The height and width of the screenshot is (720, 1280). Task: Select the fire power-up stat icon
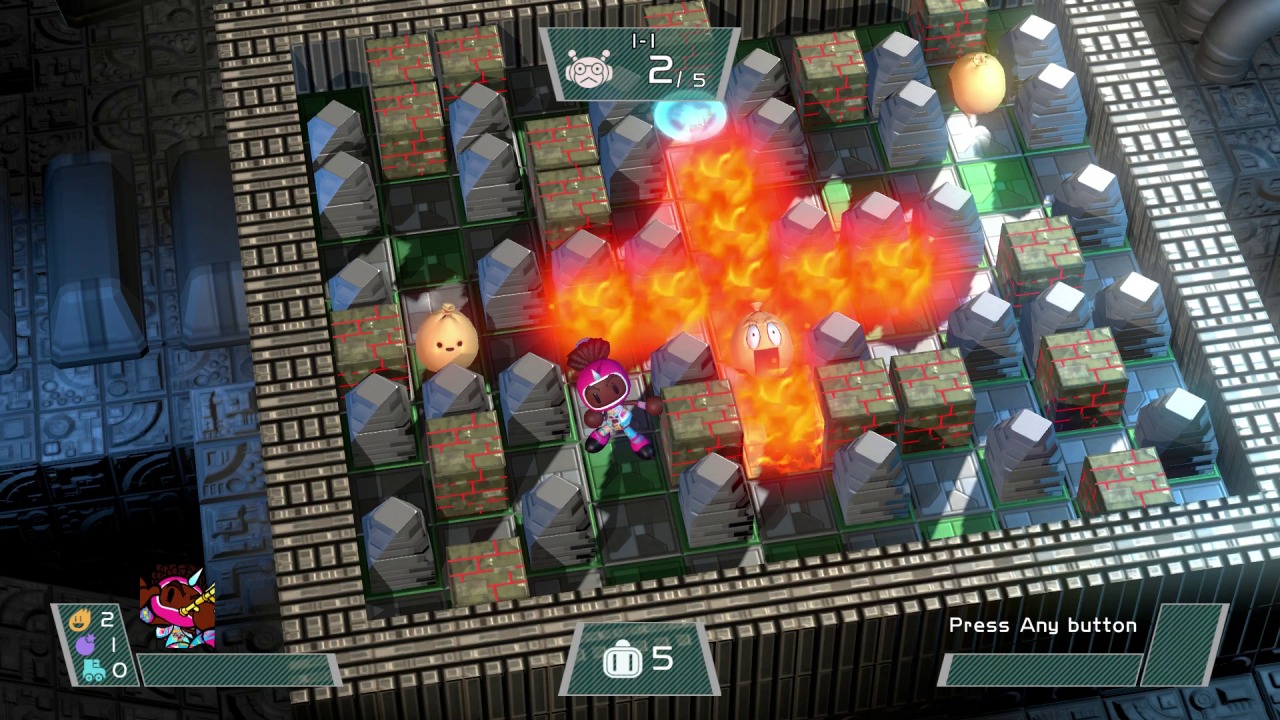(81, 620)
